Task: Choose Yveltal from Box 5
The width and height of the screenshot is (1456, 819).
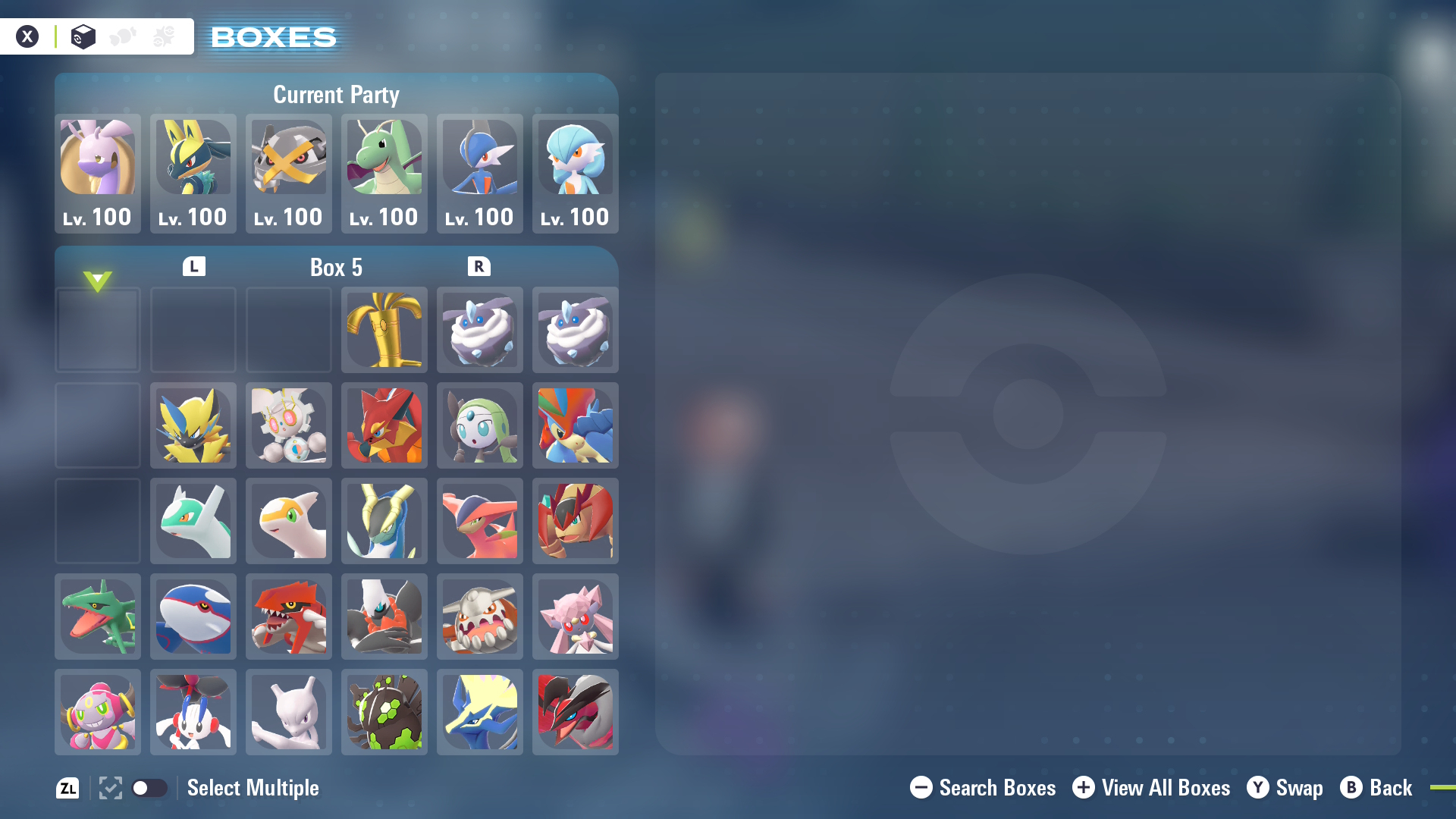Action: 576,712
